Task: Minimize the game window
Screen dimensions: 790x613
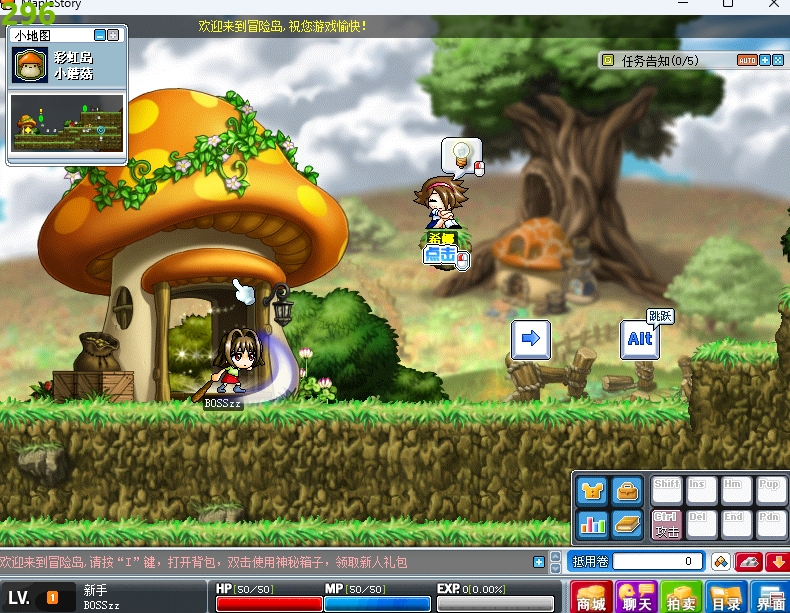Action: [x=683, y=5]
